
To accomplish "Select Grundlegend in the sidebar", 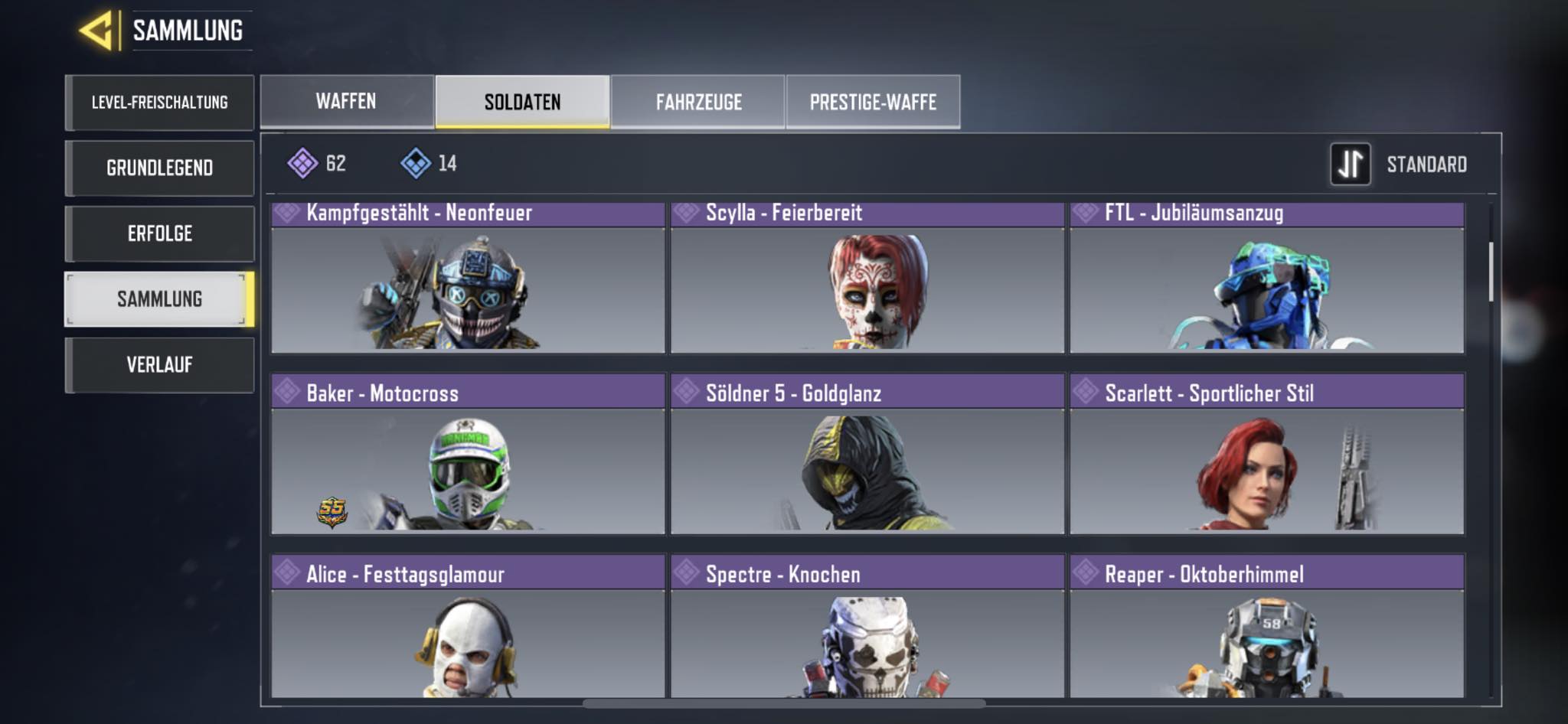I will pos(159,167).
